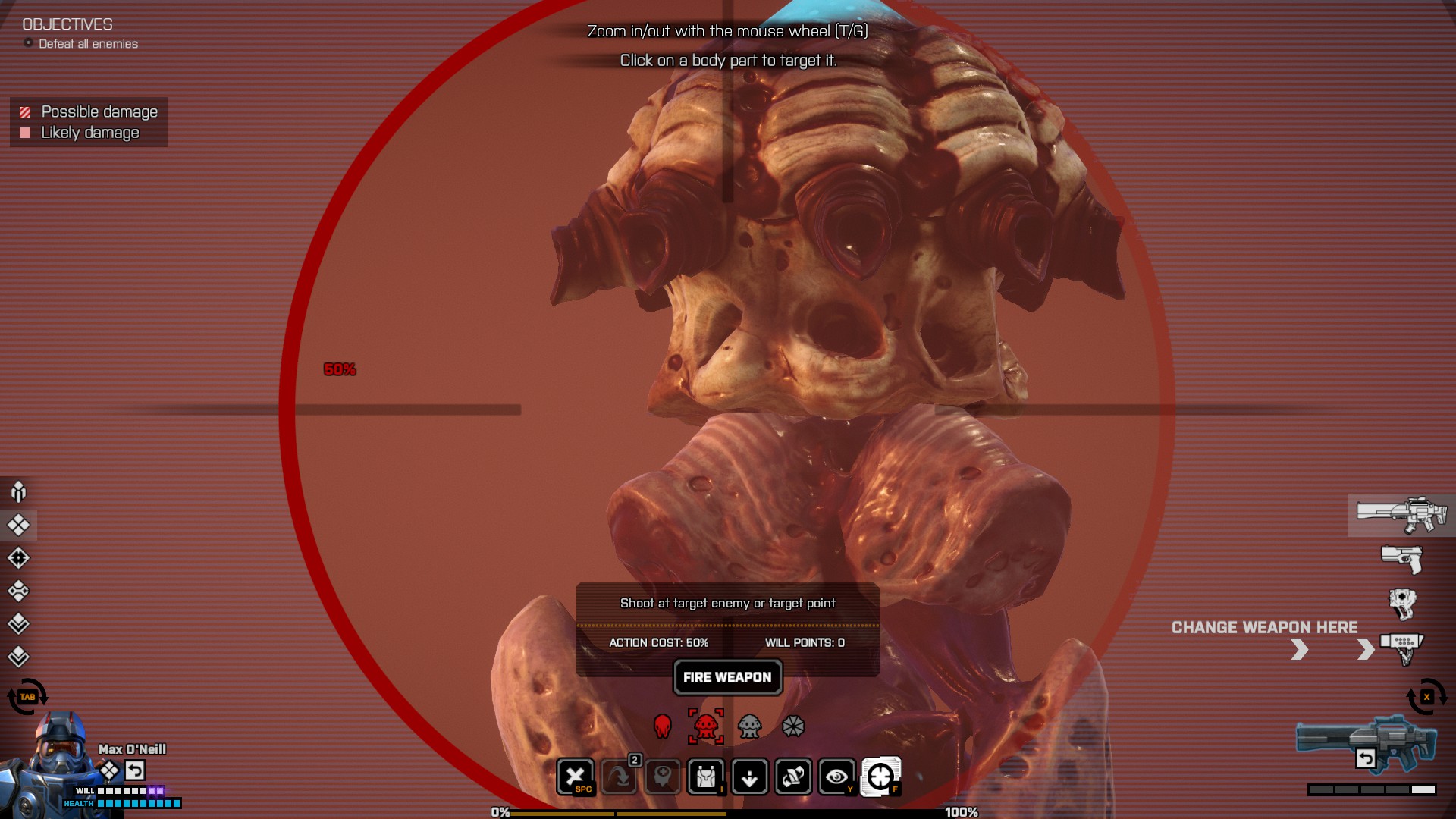Choose the medkit item in weapon list
This screenshot has height=819, width=1456.
coord(1402,604)
